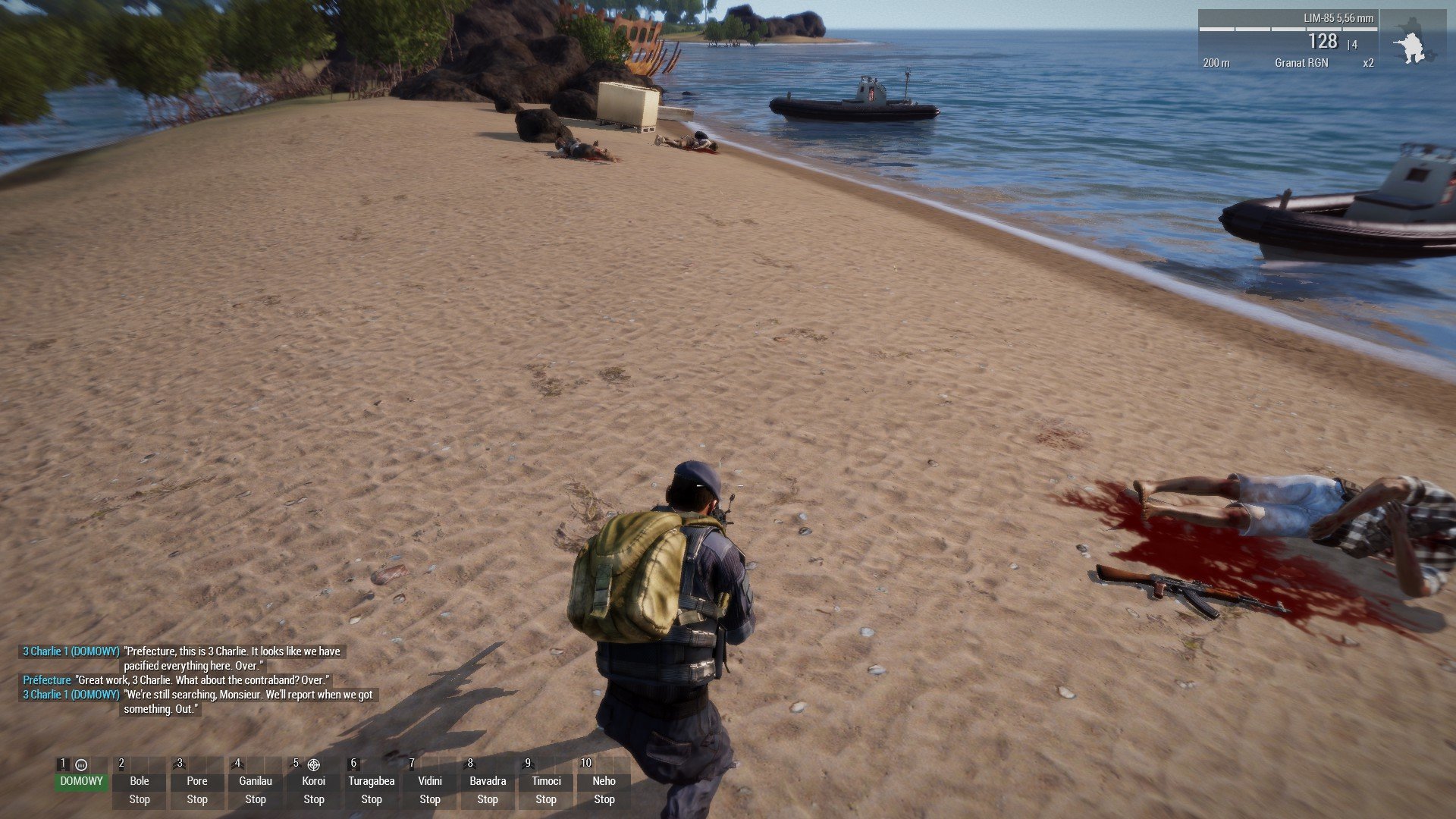Select Ganilau in the squad bar
The image size is (1456, 819).
tap(256, 781)
